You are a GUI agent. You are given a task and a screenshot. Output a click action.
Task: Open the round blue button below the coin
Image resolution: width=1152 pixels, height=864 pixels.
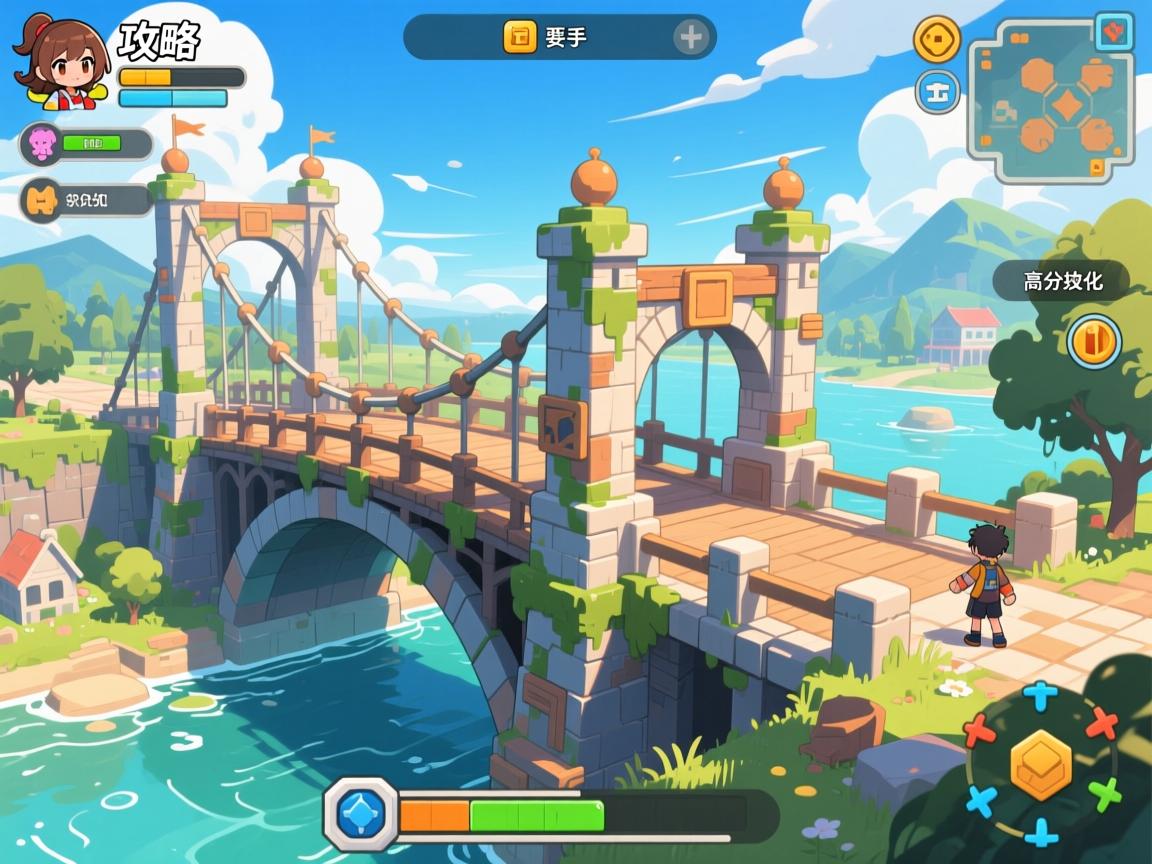pos(937,92)
